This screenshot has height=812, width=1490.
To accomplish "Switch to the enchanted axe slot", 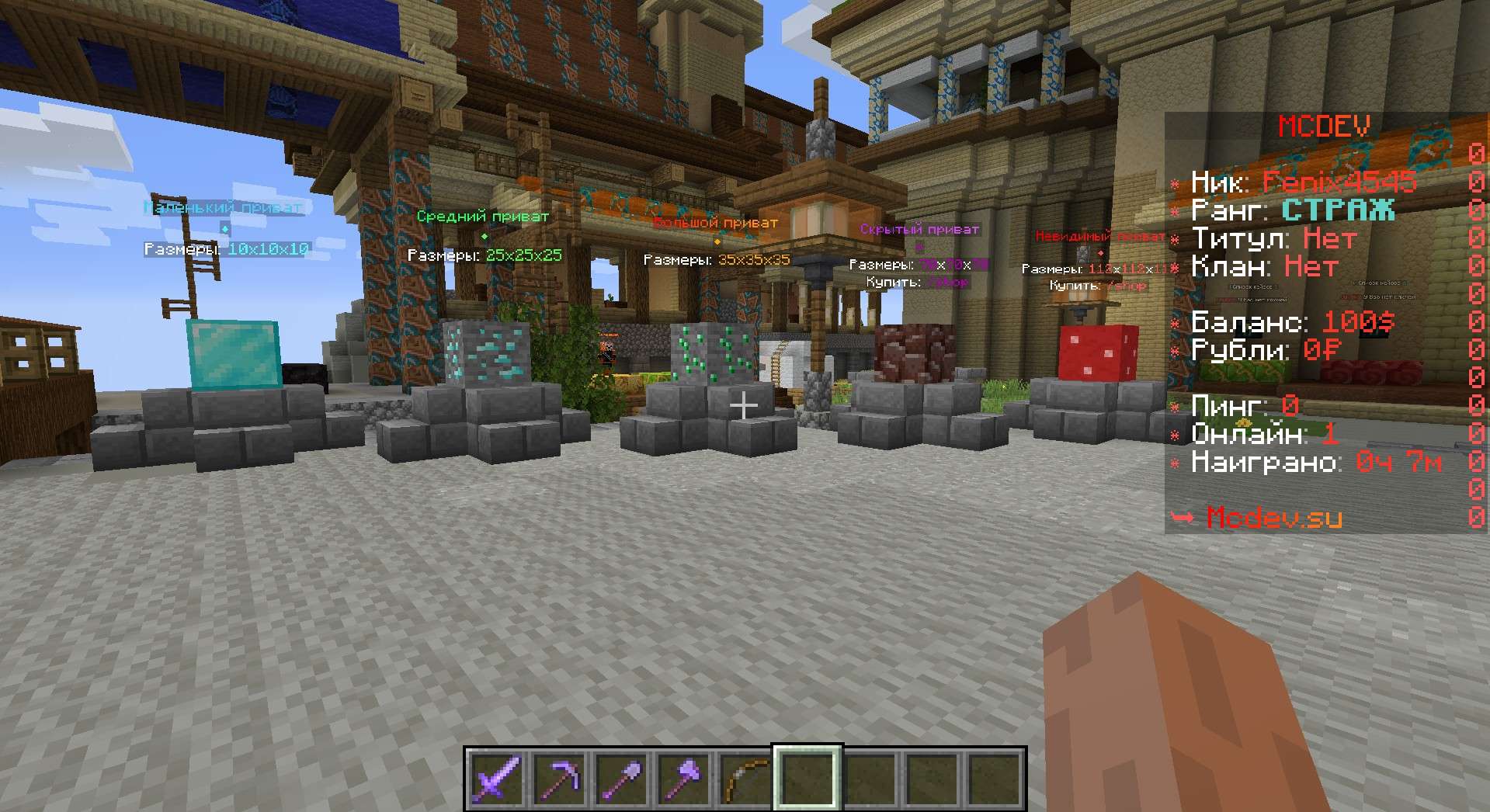I will click(683, 779).
